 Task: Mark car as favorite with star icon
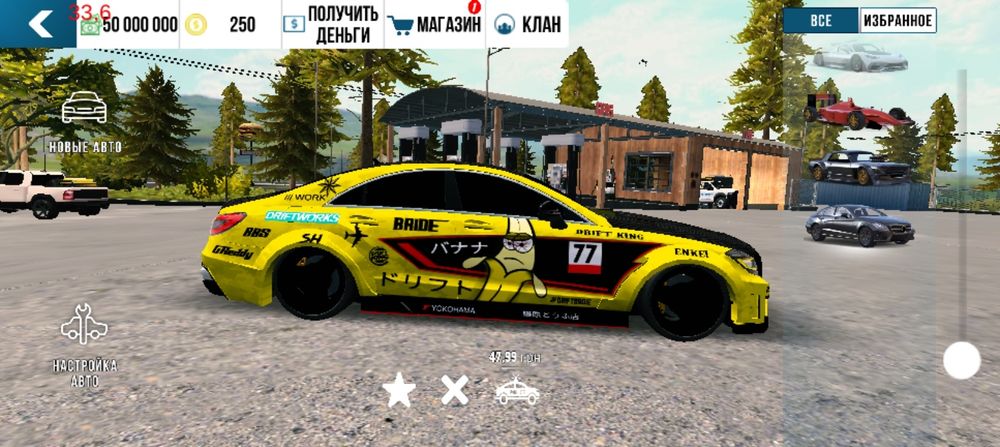[399, 390]
